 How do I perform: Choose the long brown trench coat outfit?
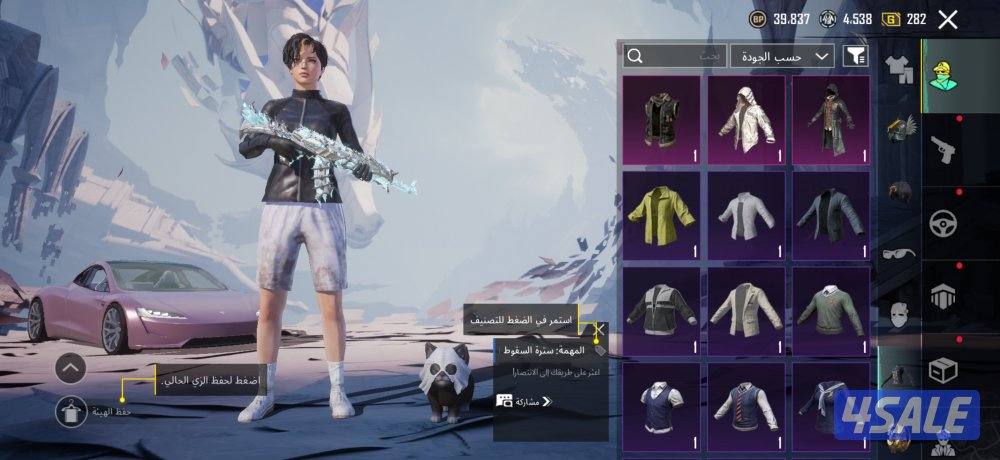pos(830,119)
